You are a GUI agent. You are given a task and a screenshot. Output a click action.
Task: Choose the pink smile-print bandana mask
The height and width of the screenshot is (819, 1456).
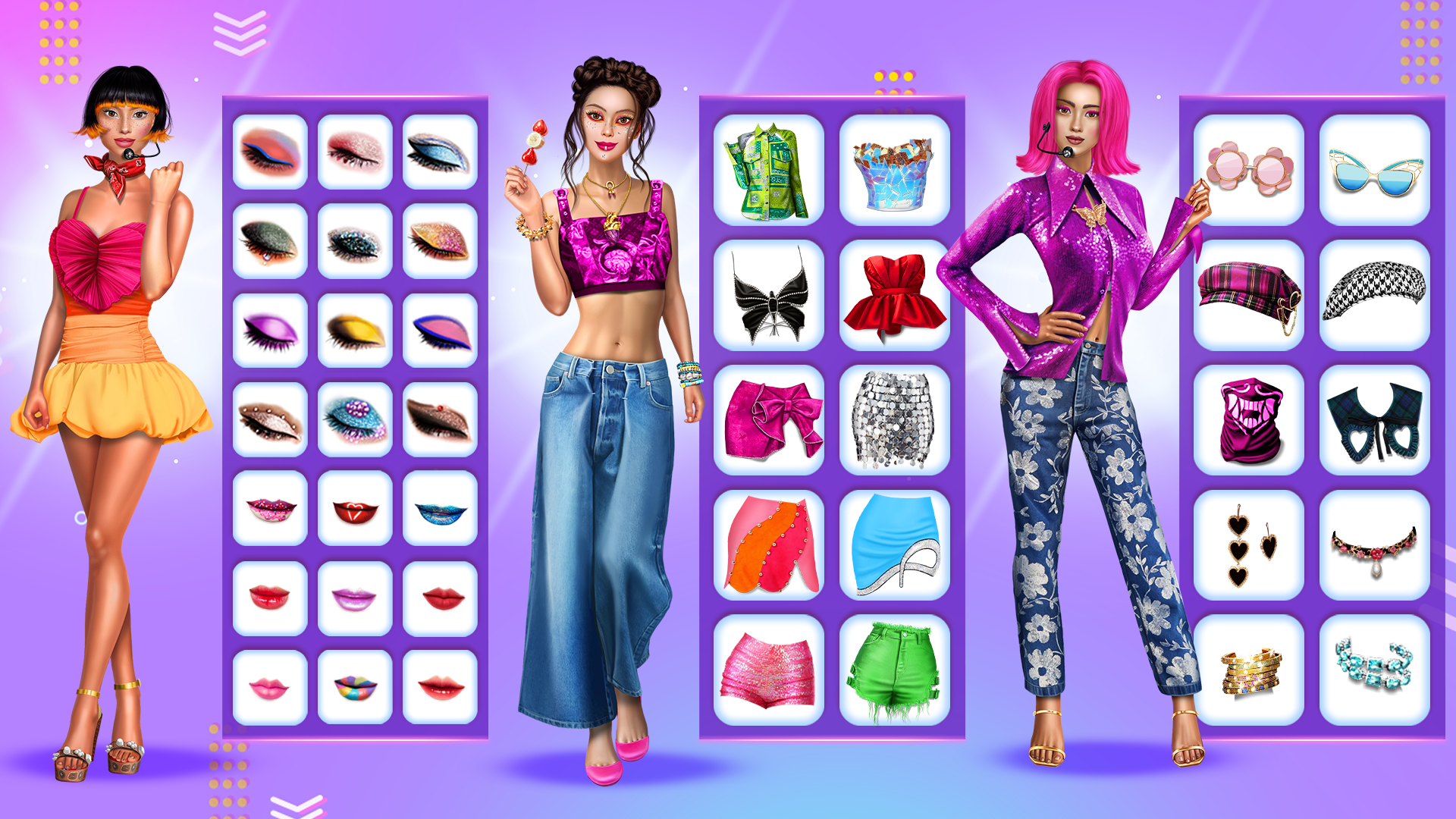tap(1252, 419)
